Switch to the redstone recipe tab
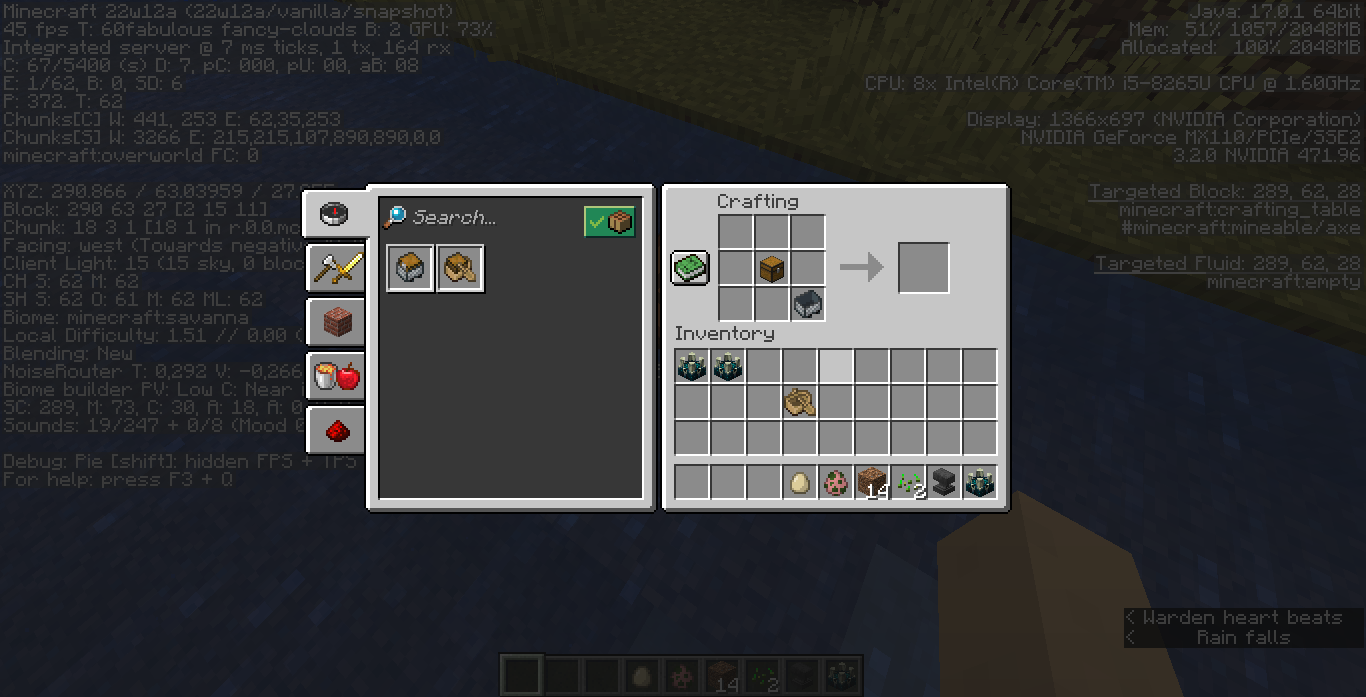This screenshot has height=697, width=1366. pyautogui.click(x=336, y=430)
